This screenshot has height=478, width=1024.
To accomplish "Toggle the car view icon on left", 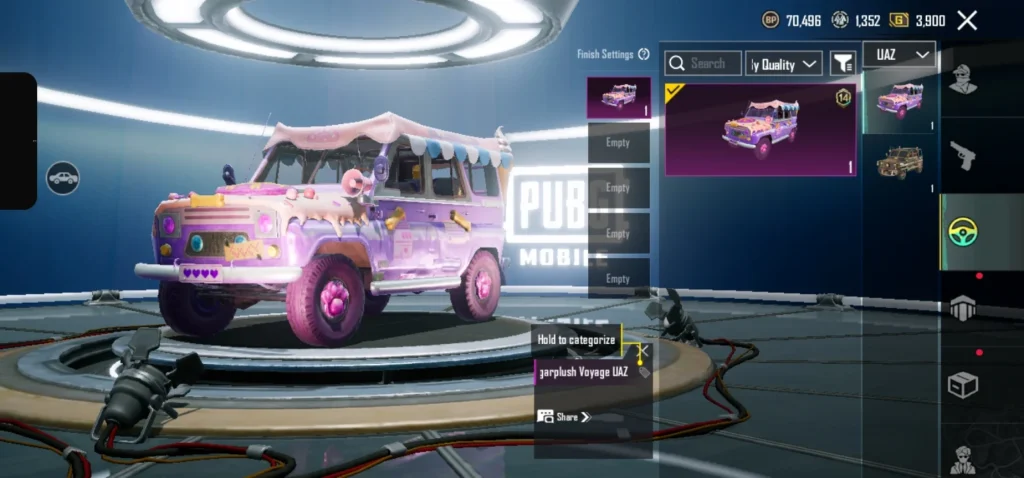I will (x=63, y=178).
